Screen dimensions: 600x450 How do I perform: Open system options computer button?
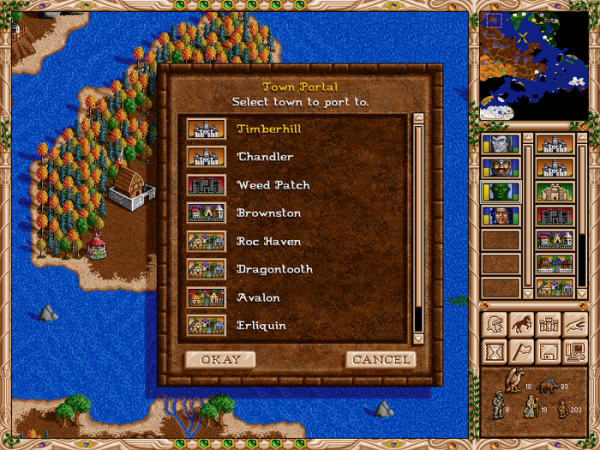point(575,350)
